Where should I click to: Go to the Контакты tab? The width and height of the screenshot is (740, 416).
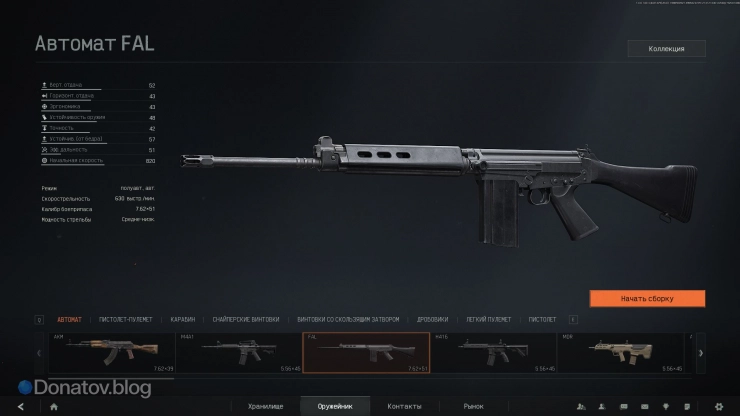tap(404, 406)
